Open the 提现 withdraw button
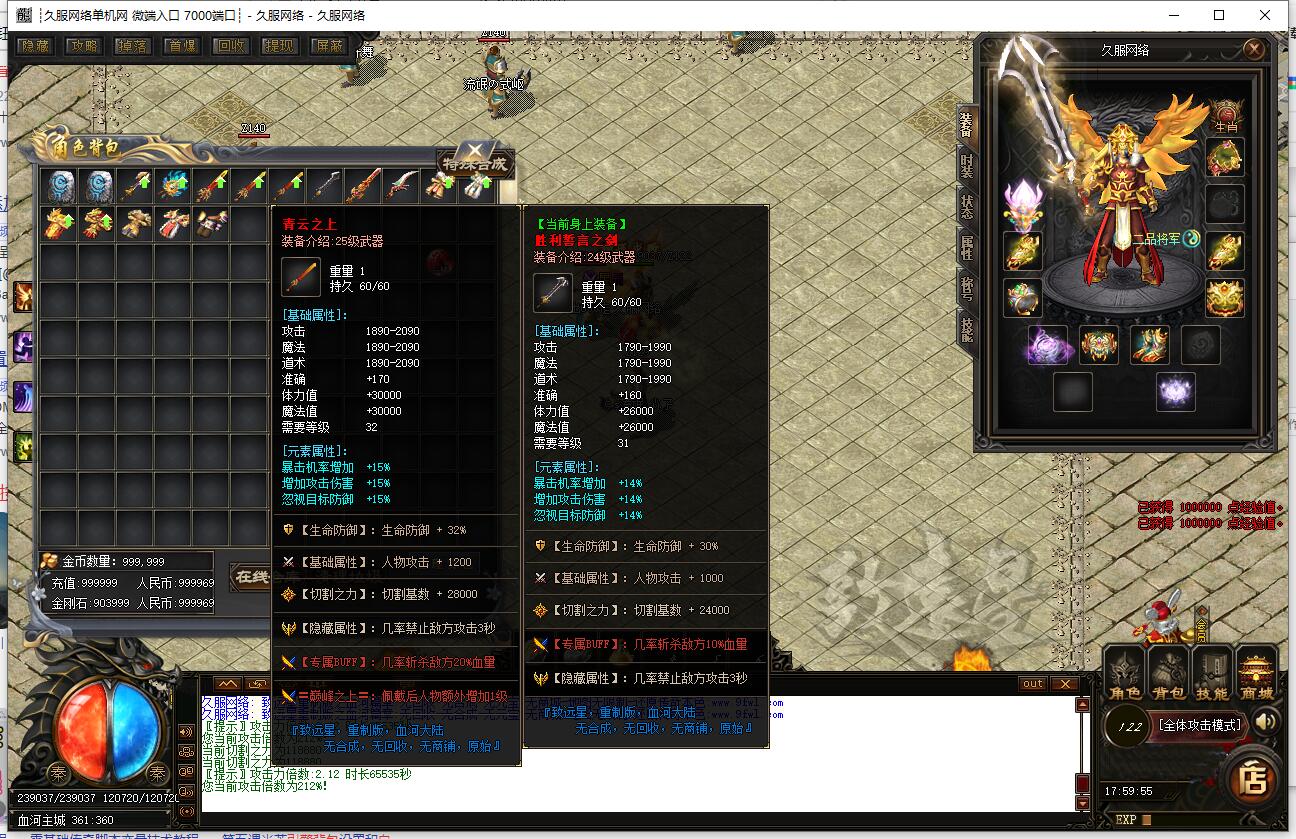 (280, 46)
